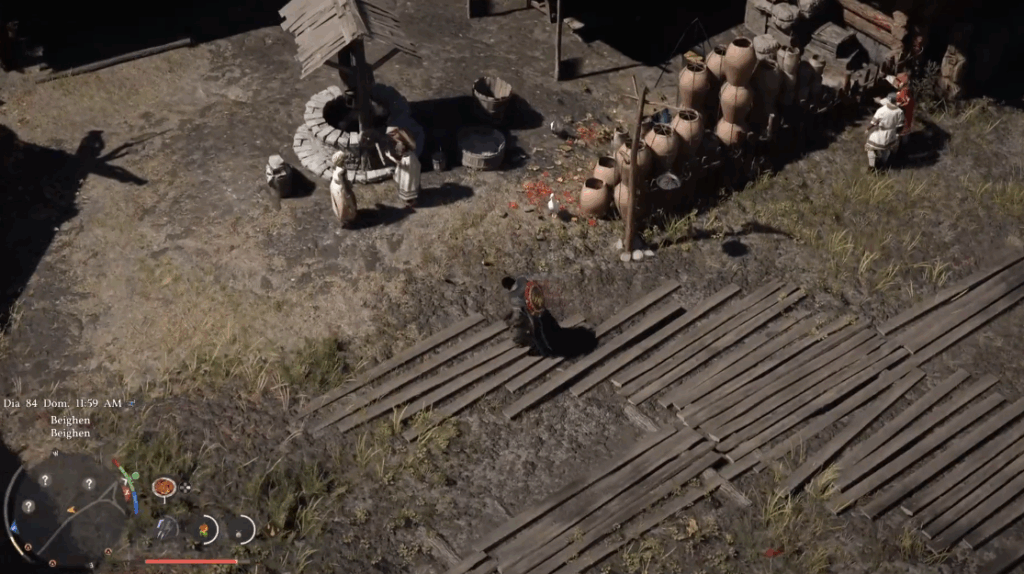This screenshot has width=1024, height=574.
Task: Activate the lightning slash skill slot
Action: tap(166, 527)
